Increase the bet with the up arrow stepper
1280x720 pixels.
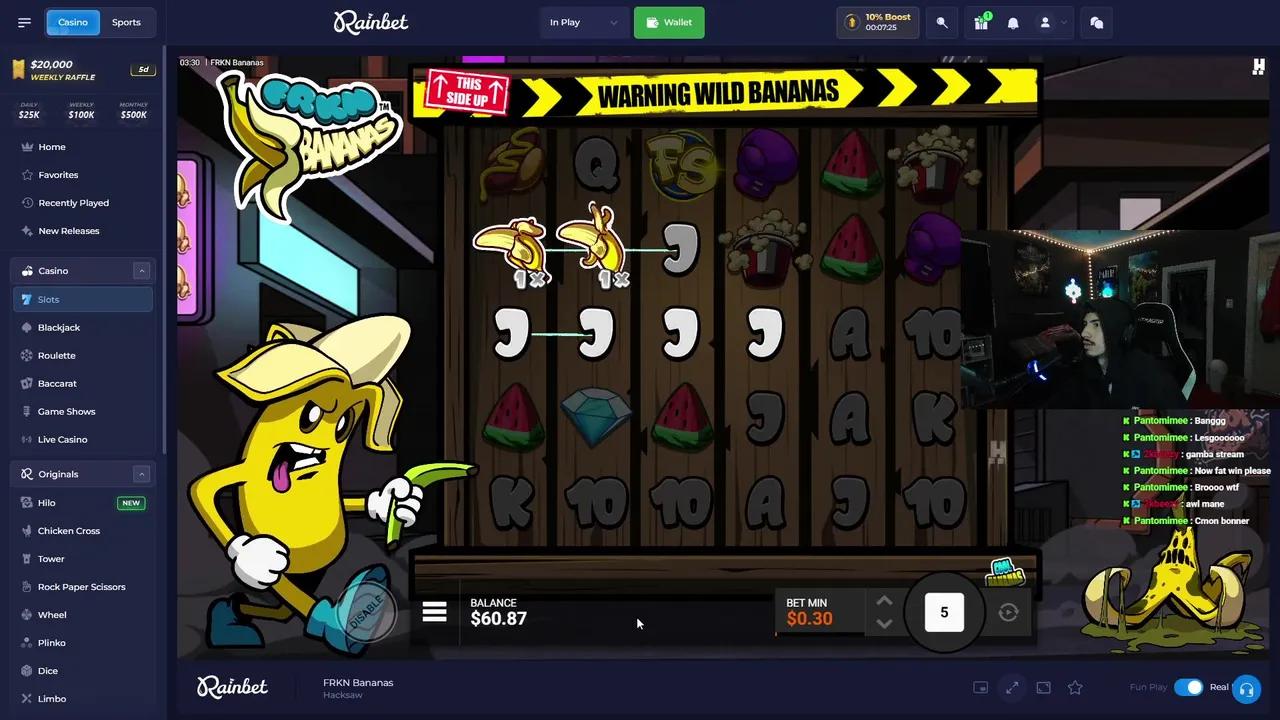tap(884, 601)
